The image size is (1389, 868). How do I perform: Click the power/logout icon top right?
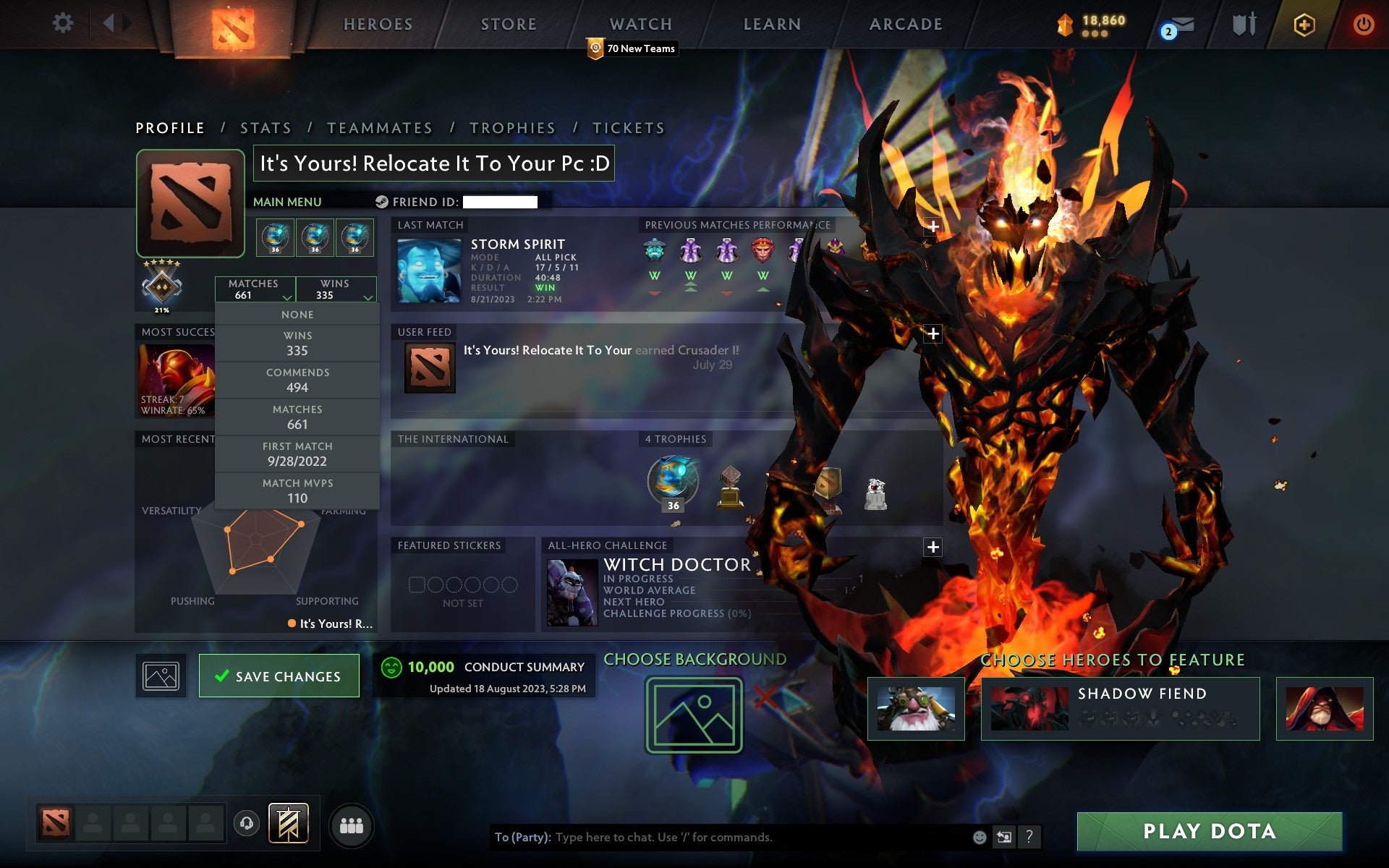tap(1363, 24)
